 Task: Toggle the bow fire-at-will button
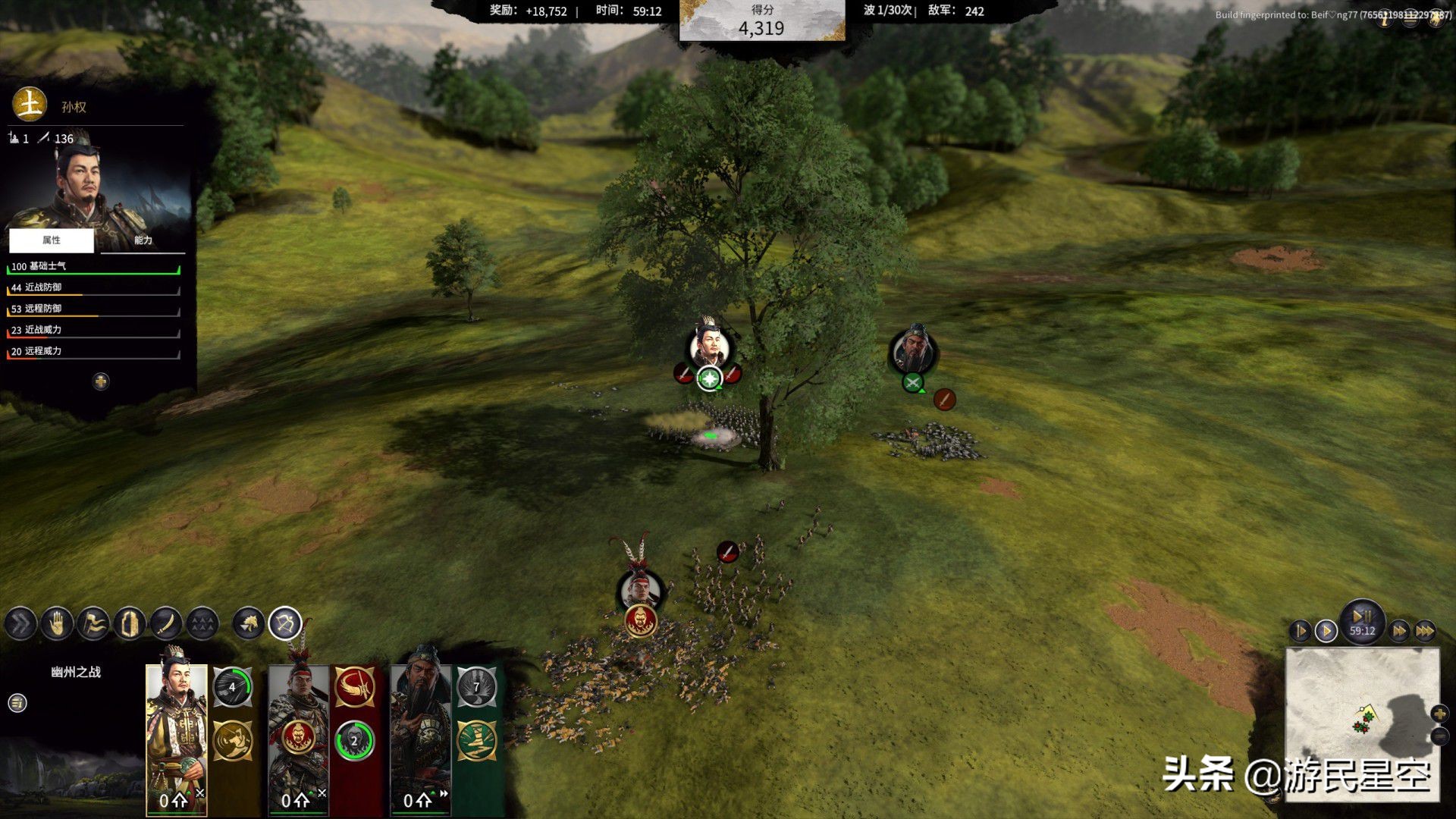[x=285, y=624]
